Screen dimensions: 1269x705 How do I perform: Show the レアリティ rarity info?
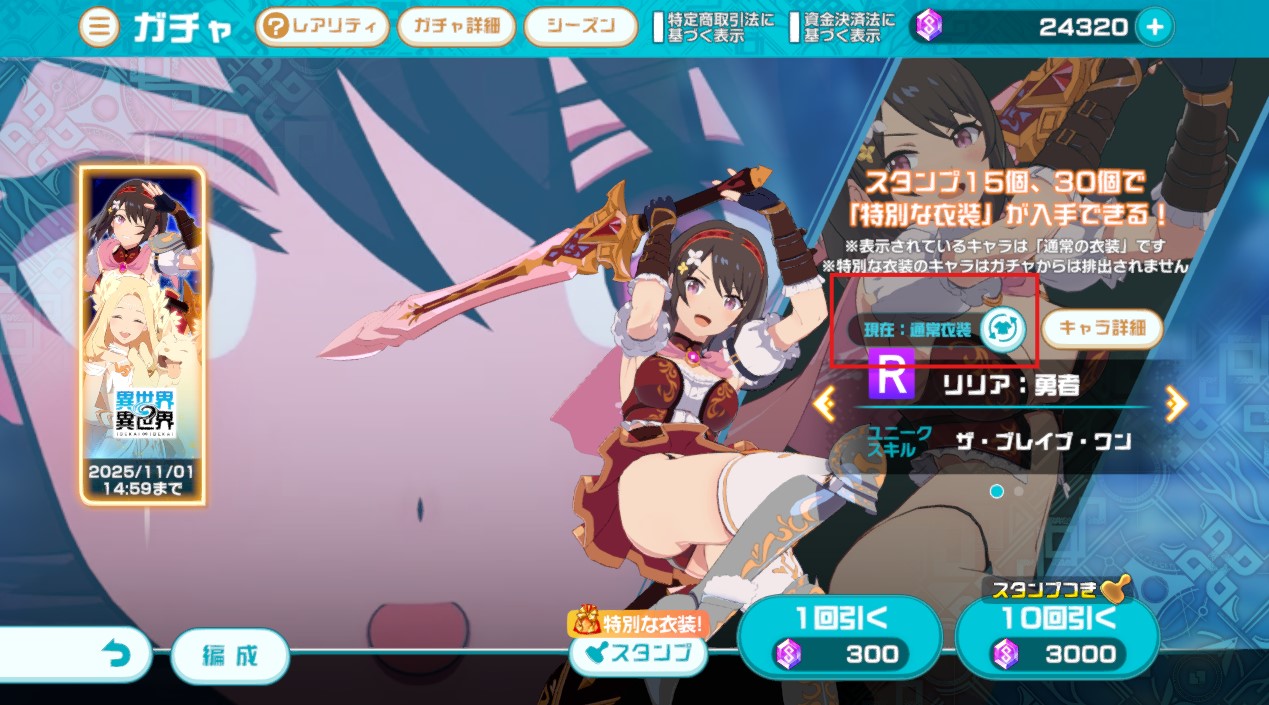[x=322, y=27]
